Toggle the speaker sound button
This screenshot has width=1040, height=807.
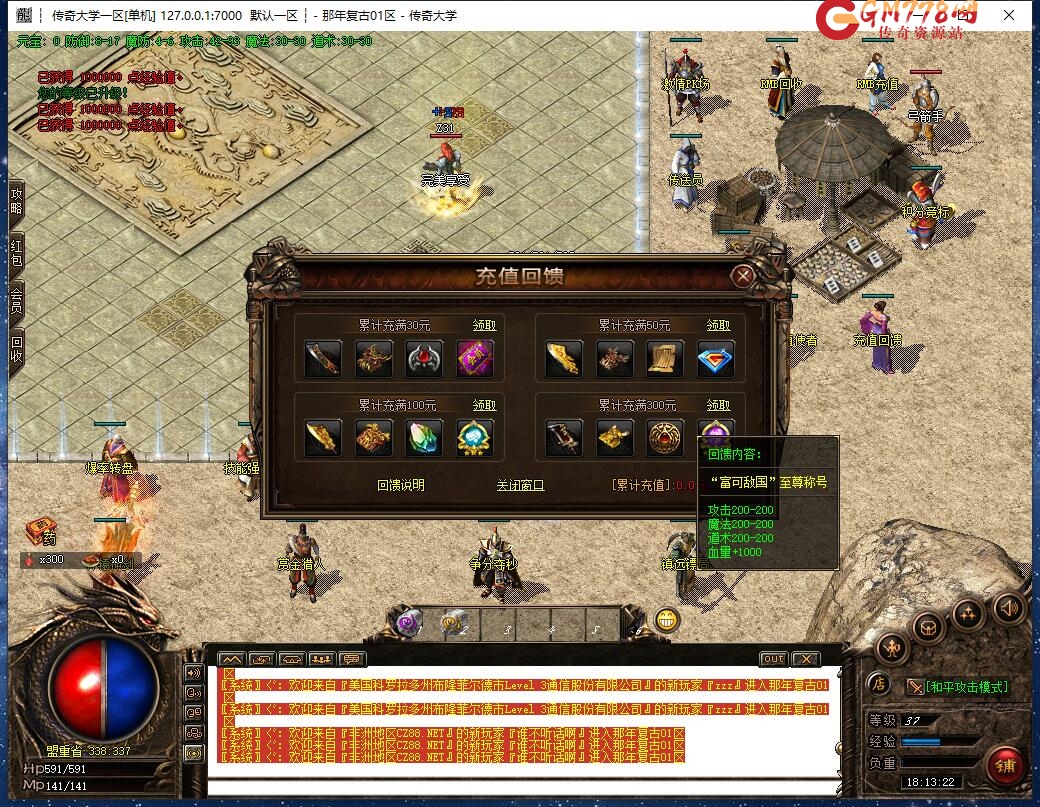click(x=1008, y=606)
